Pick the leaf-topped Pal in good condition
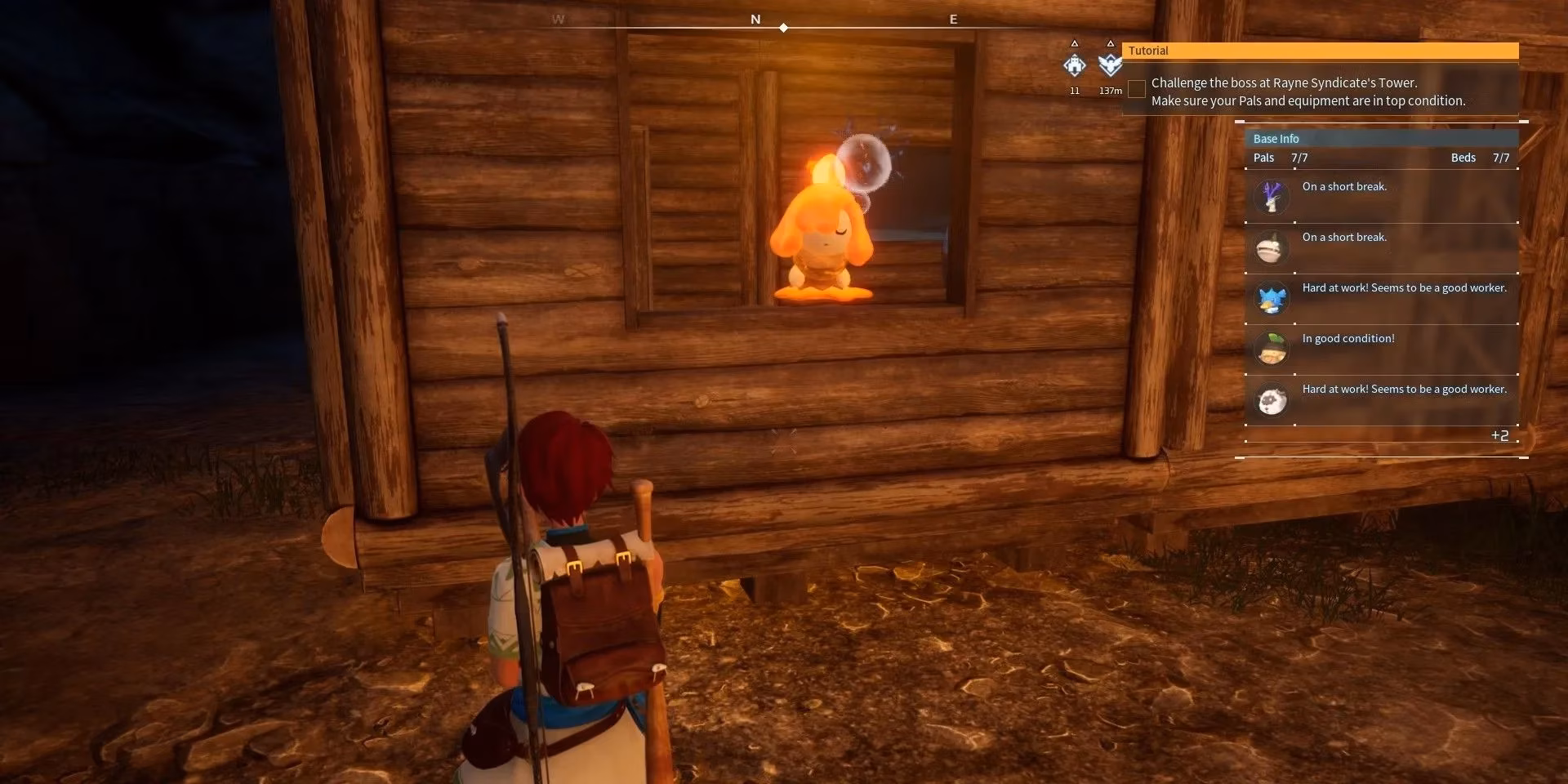This screenshot has height=784, width=1568. click(x=1272, y=350)
